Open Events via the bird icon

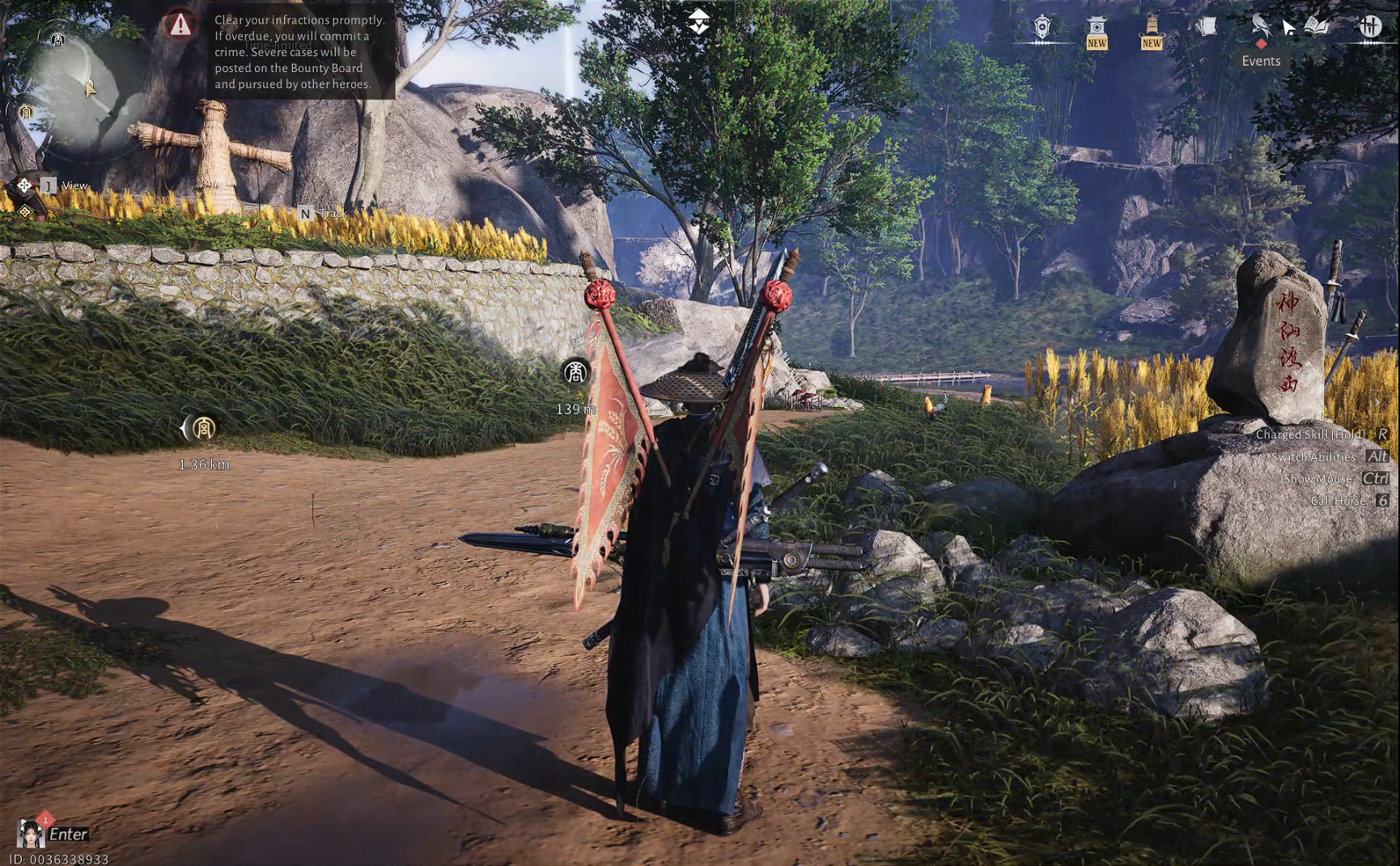pyautogui.click(x=1260, y=25)
